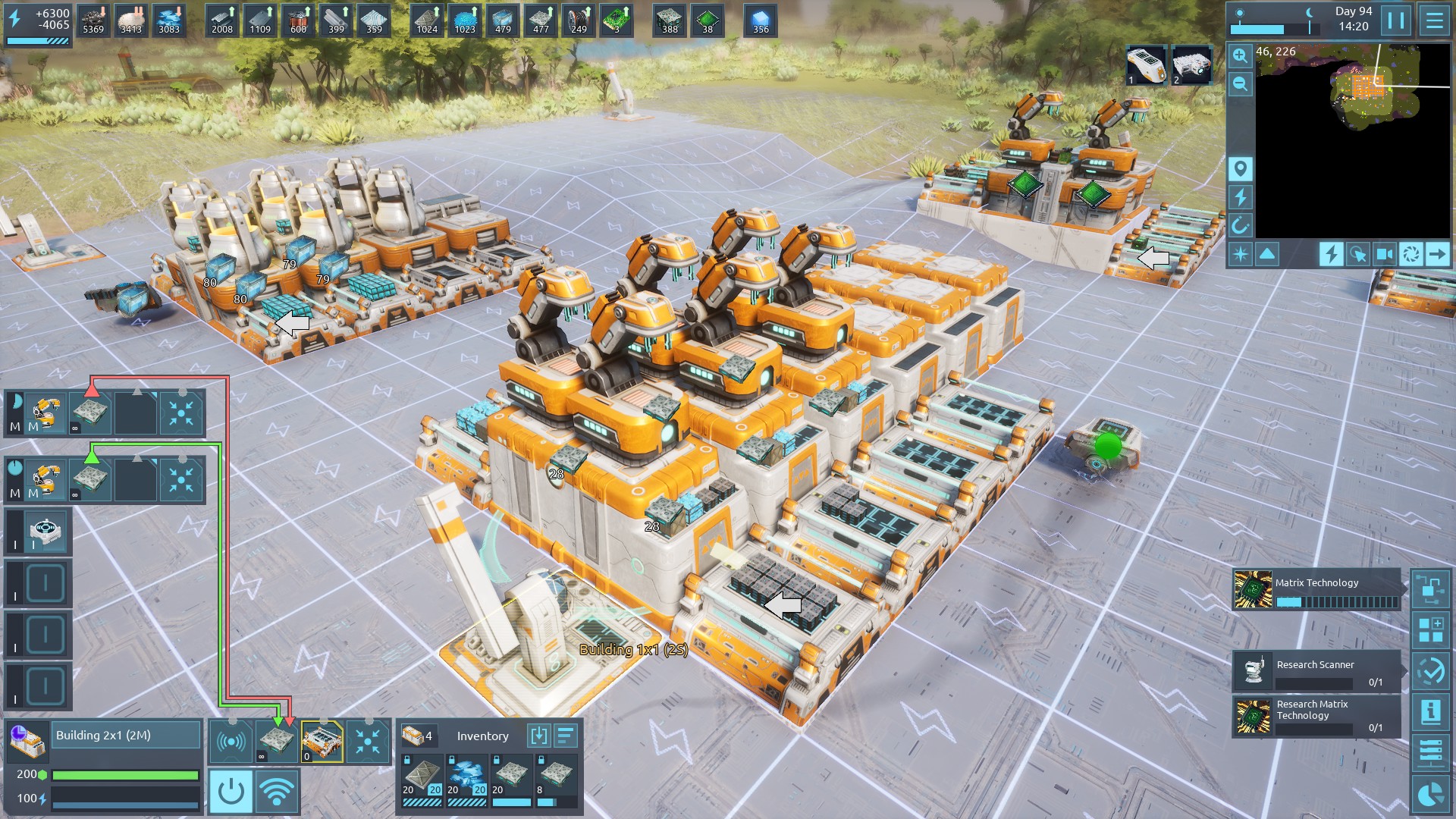This screenshot has width=1456, height=819.
Task: Toggle the magnet button beside the minimap
Action: (x=1240, y=225)
